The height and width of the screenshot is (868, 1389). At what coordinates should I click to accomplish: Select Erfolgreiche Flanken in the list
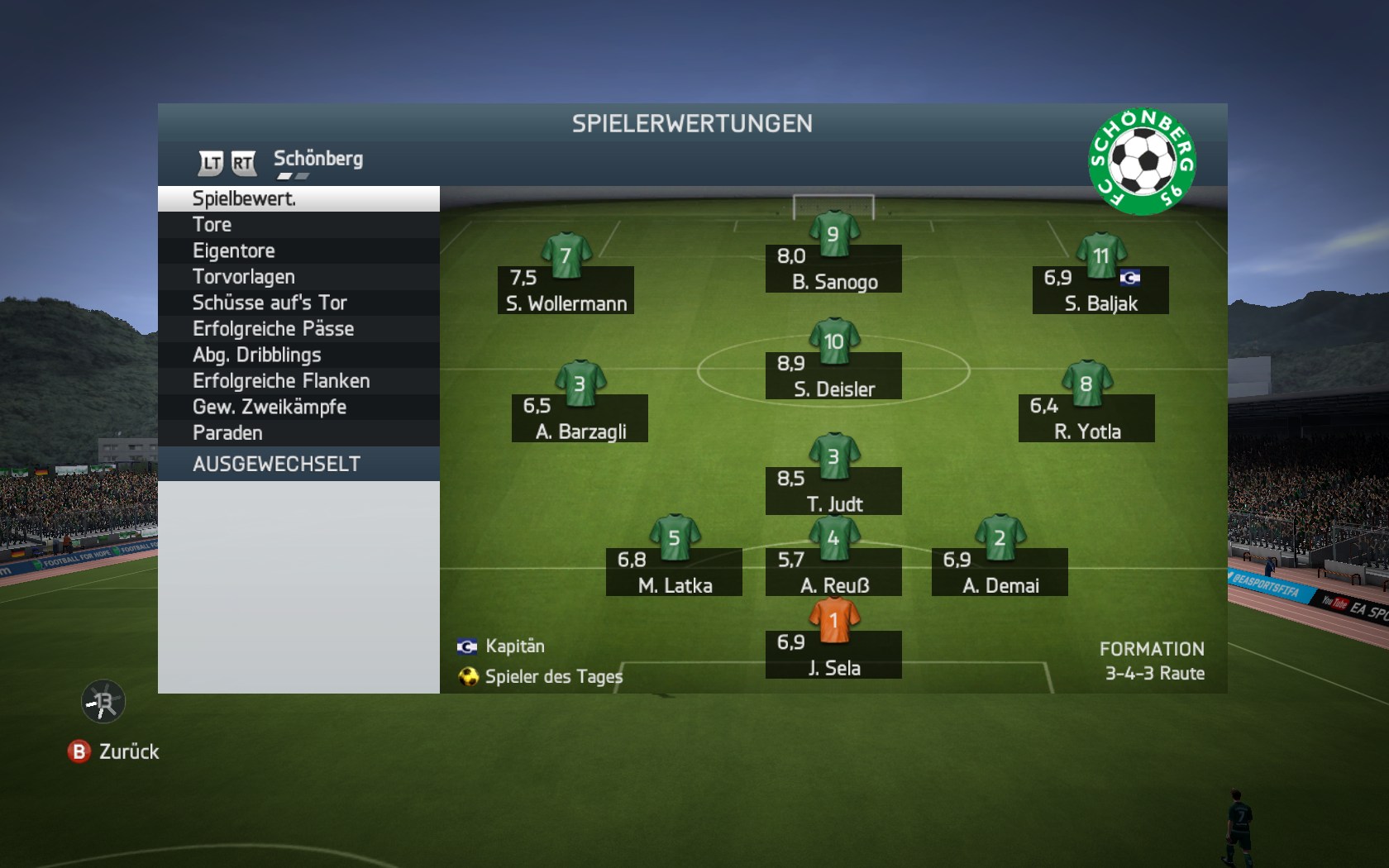[298, 381]
